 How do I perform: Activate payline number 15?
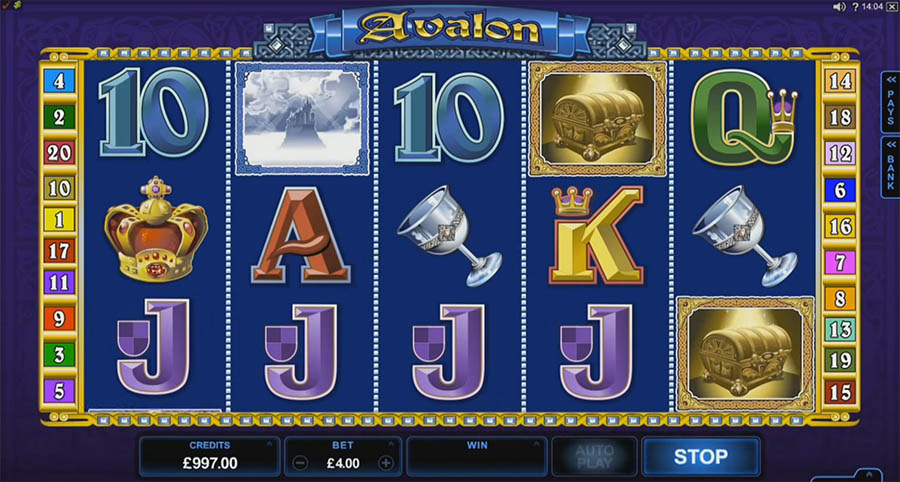pyautogui.click(x=839, y=391)
